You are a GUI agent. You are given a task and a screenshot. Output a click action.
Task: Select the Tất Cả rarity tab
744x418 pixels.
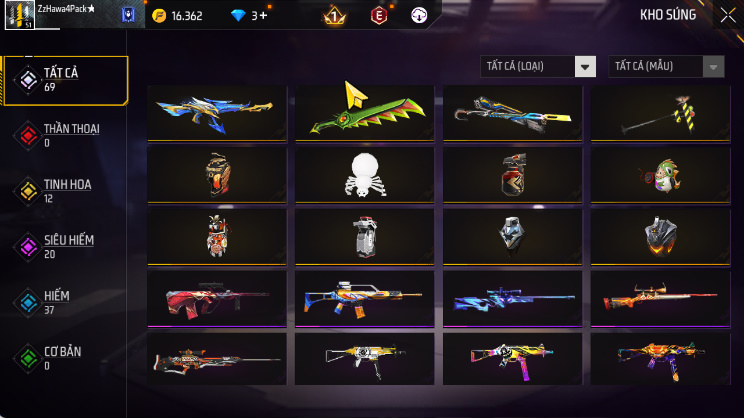(66, 80)
